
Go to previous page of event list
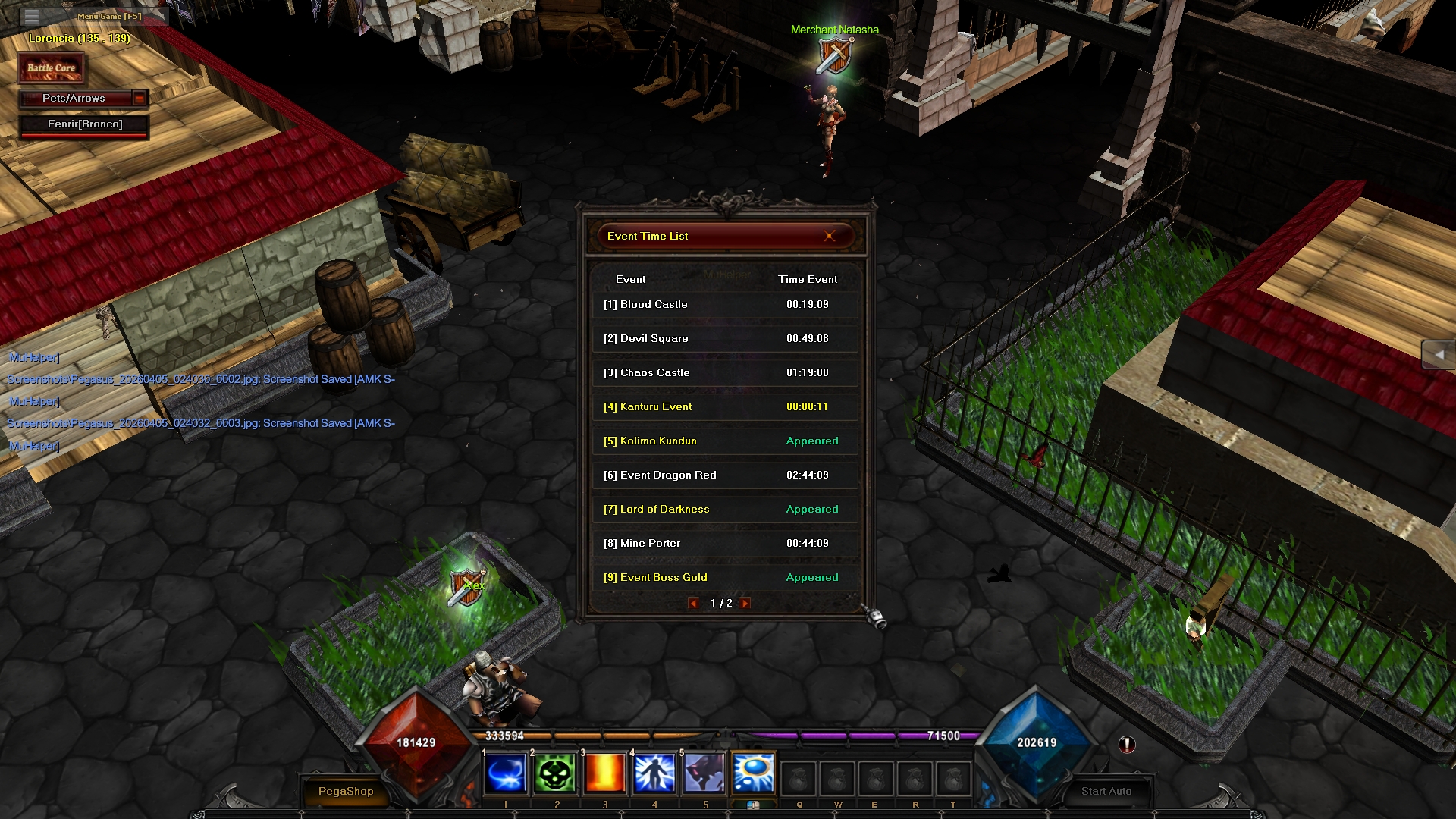click(693, 604)
